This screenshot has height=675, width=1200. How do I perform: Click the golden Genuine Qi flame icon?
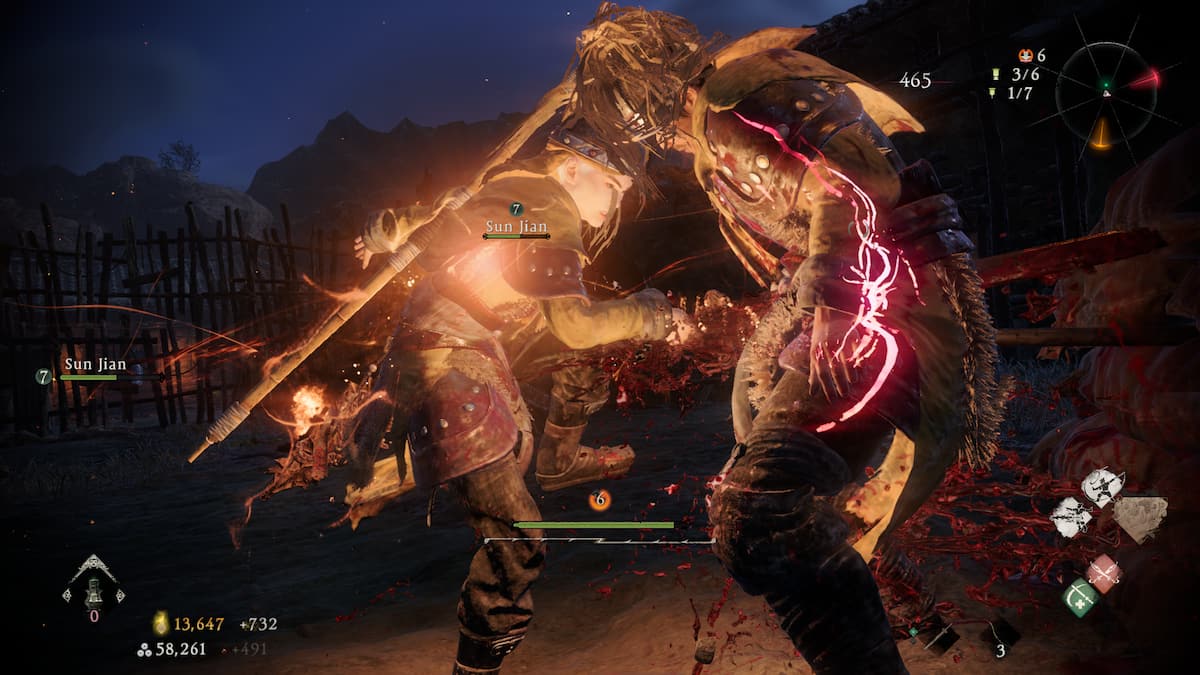pos(160,624)
